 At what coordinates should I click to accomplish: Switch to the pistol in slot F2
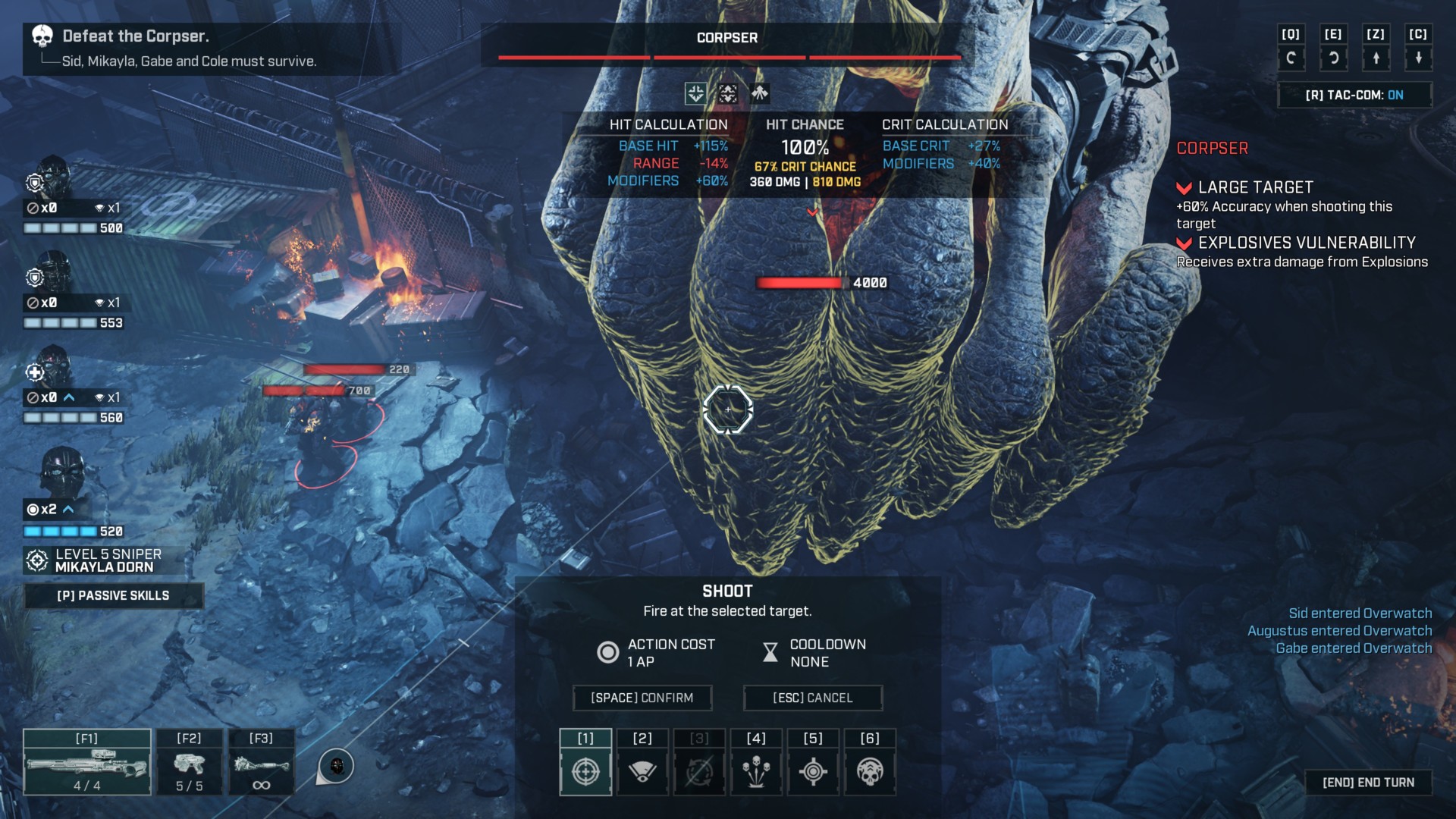tap(189, 762)
